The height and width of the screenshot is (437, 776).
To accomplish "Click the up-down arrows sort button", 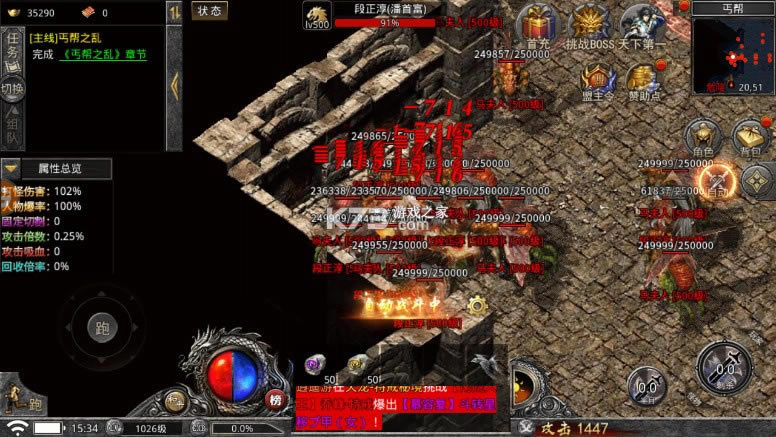I will 174,12.
